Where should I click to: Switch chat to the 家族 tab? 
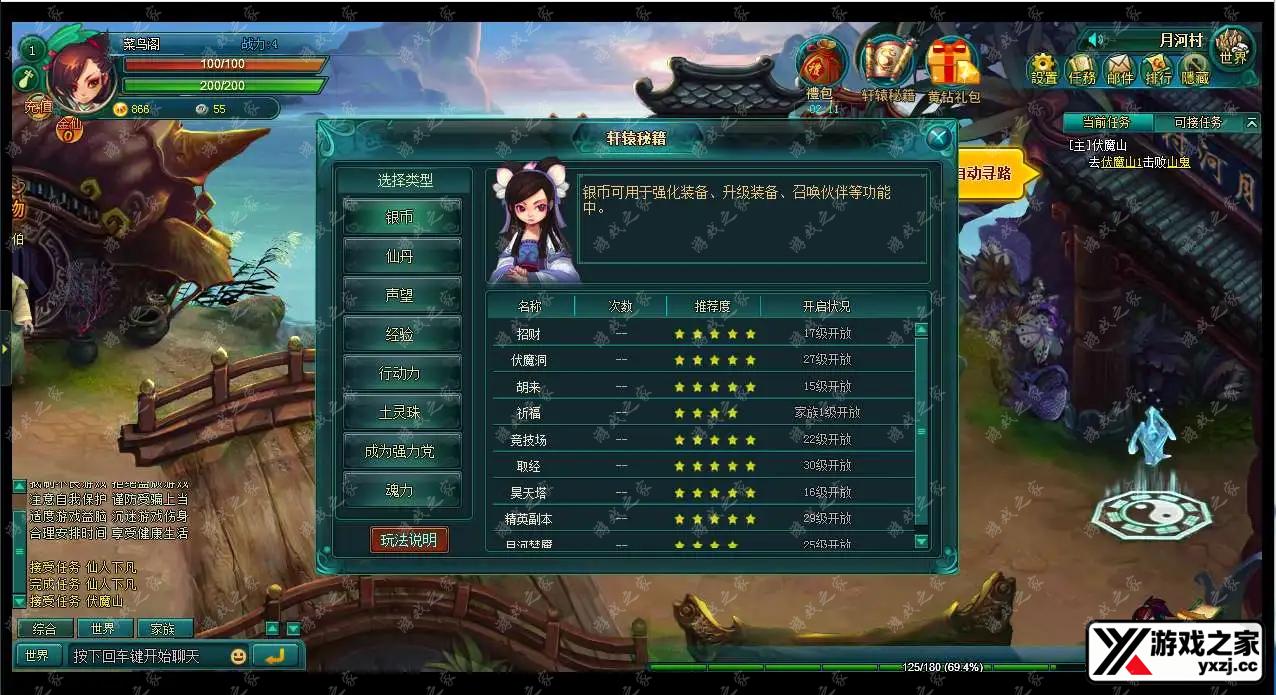[162, 629]
